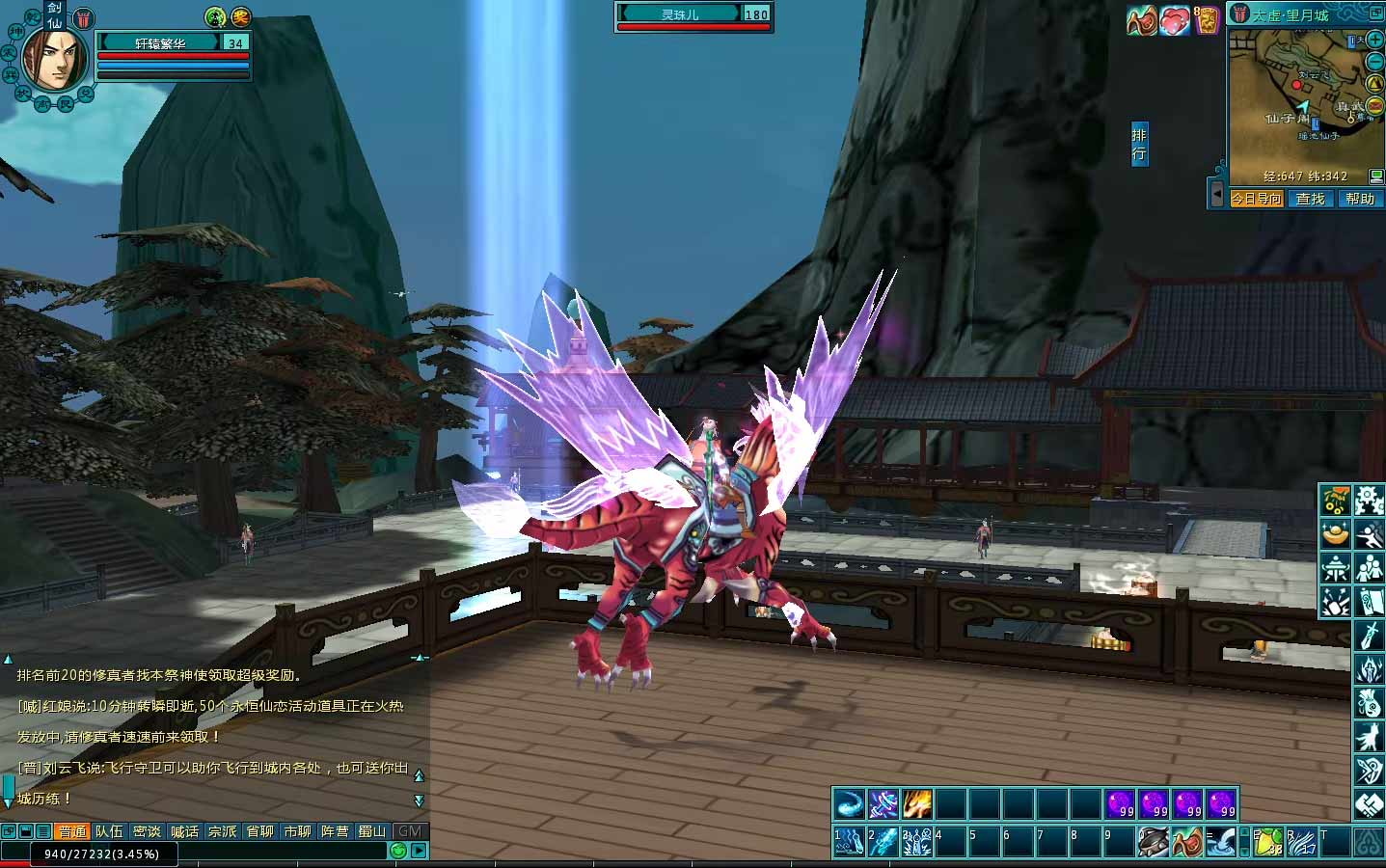Click the pink hearts buff icon

tap(1174, 20)
